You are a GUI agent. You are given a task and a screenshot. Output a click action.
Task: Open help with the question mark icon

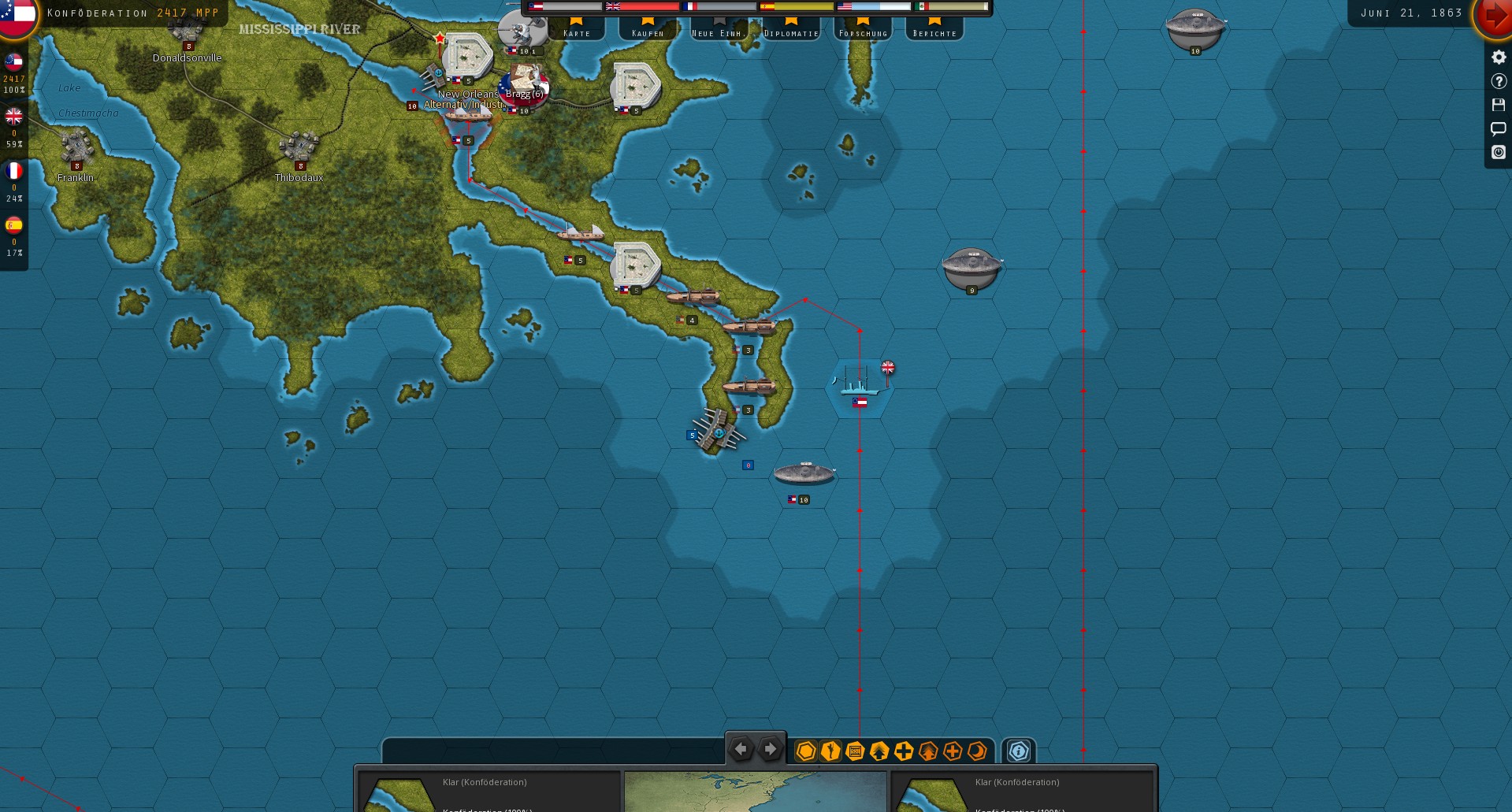pyautogui.click(x=1499, y=81)
